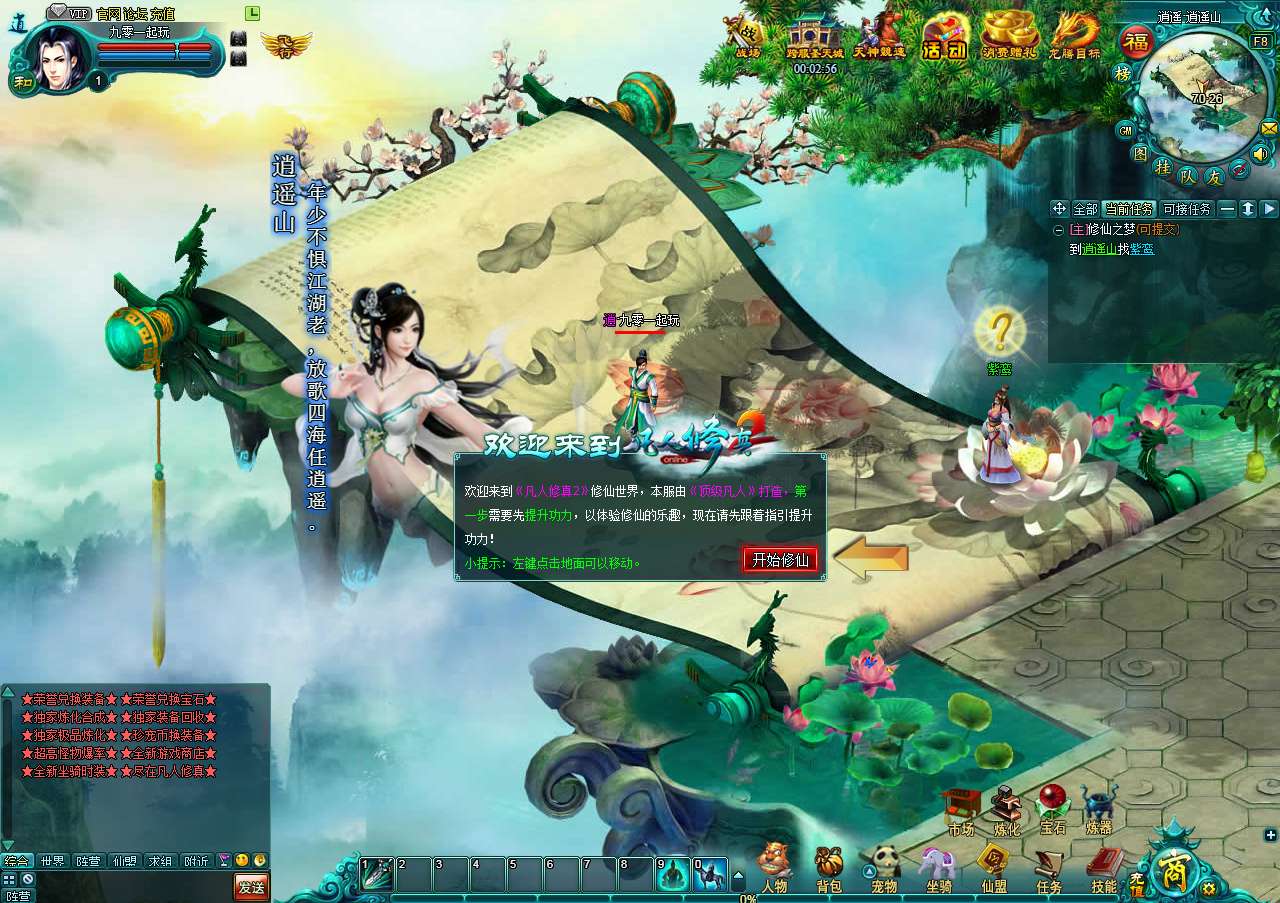Click the 开始修仙 start button
The image size is (1280, 903).
780,560
